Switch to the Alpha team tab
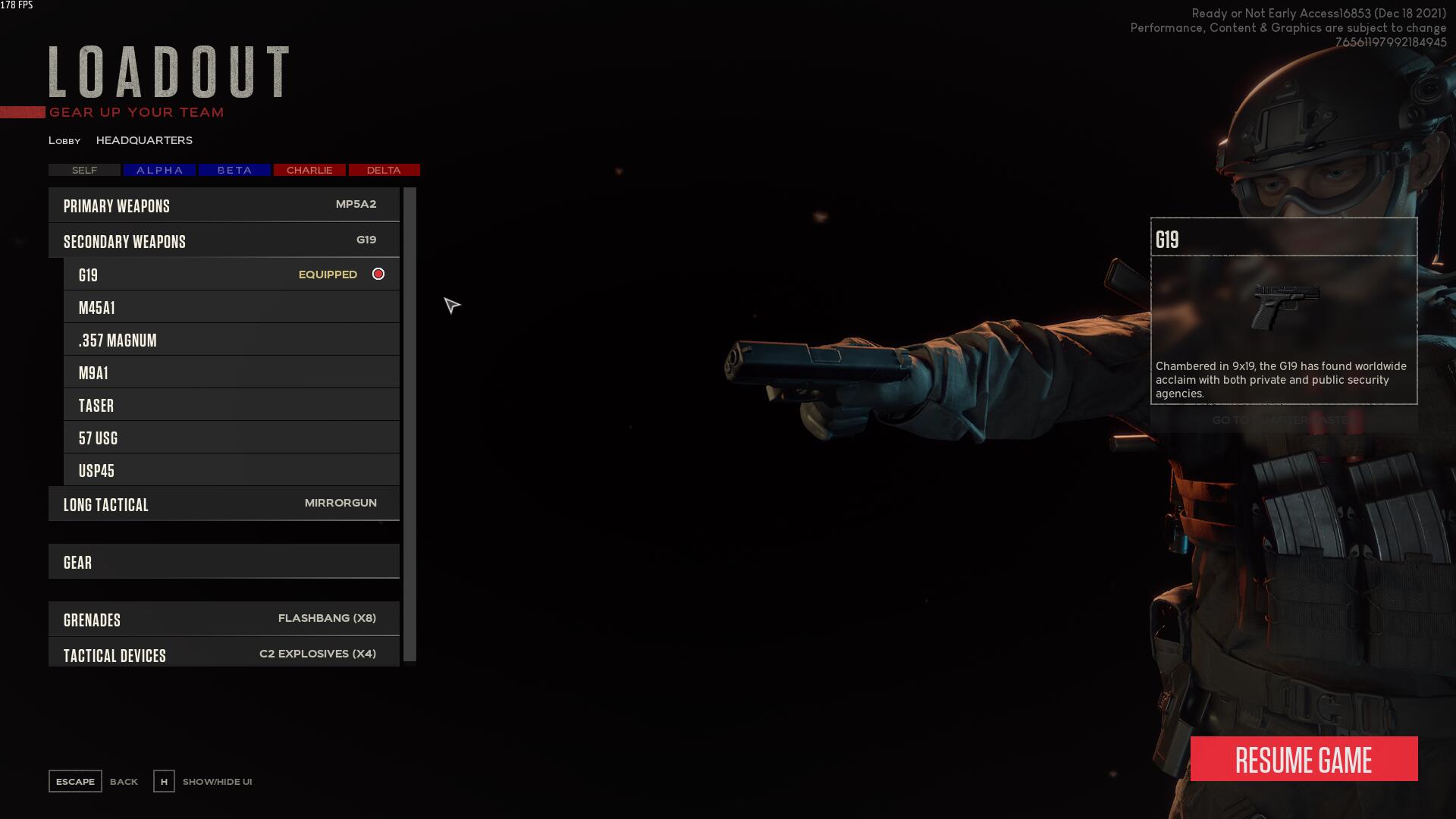1456x819 pixels. click(x=159, y=170)
